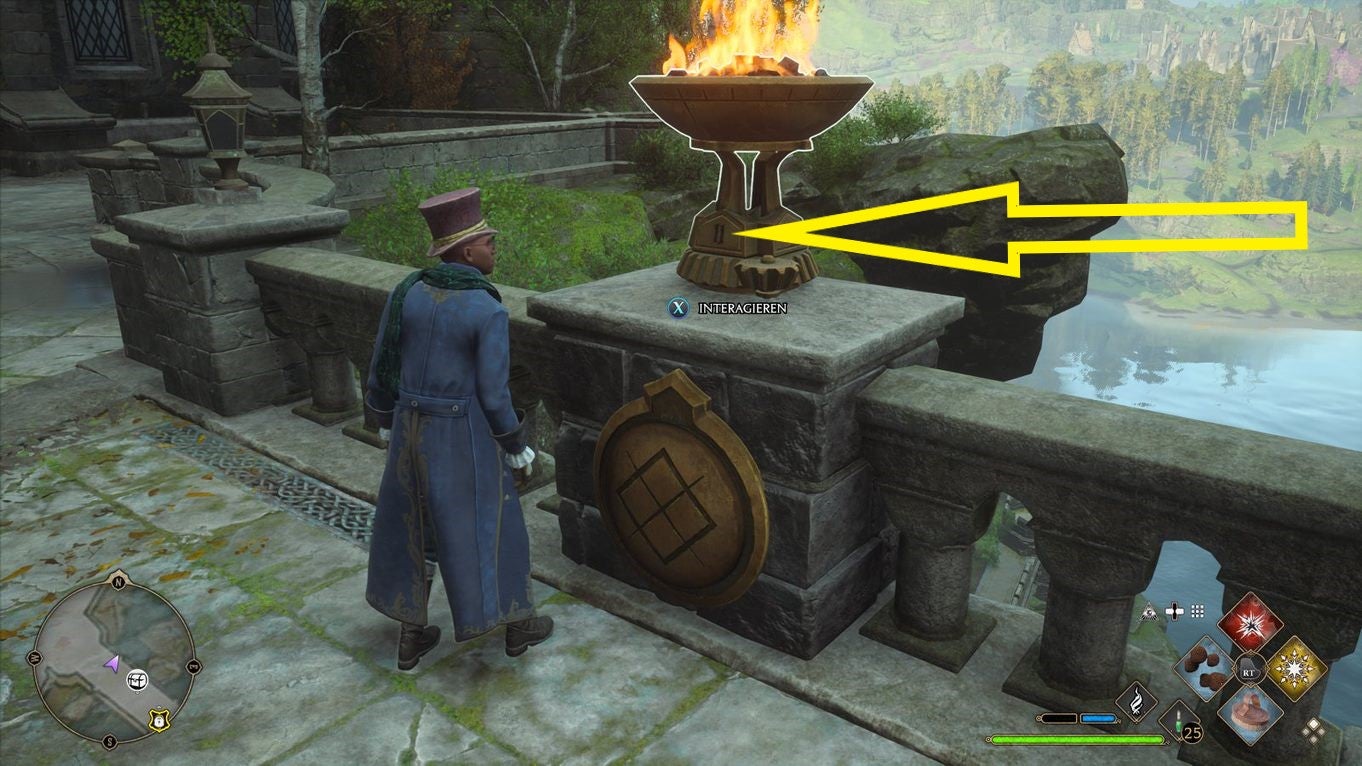Click the D-pad cross icon above the spells
This screenshot has height=766, width=1362.
pos(1175,611)
